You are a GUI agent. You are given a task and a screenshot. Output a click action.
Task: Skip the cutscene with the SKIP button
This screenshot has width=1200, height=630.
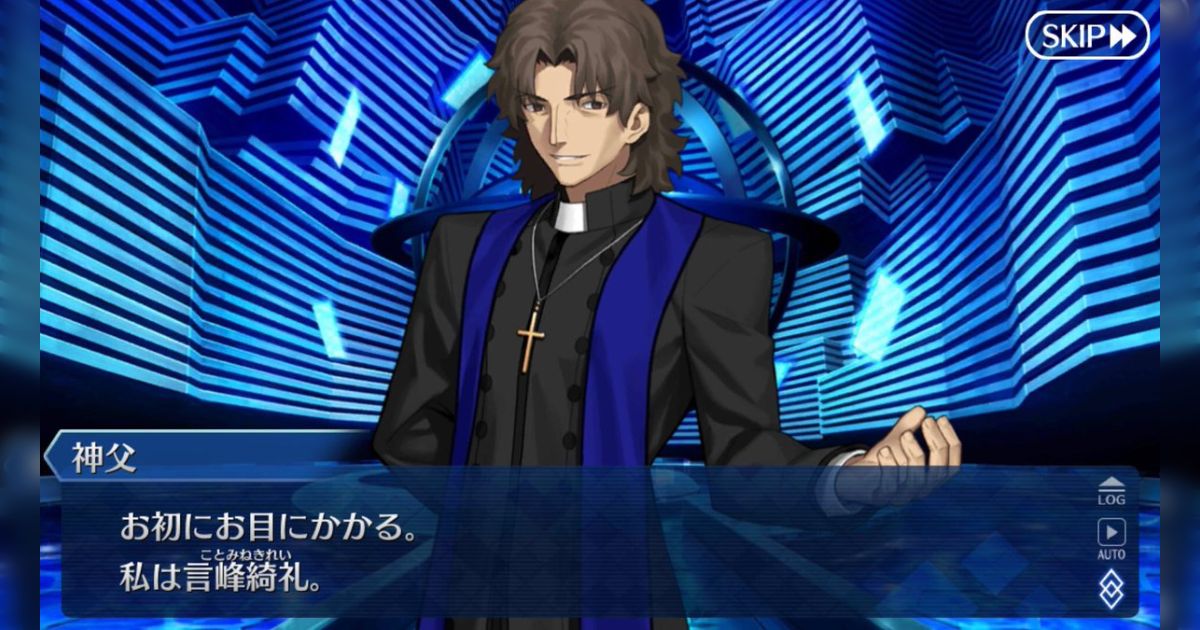[x=1087, y=36]
